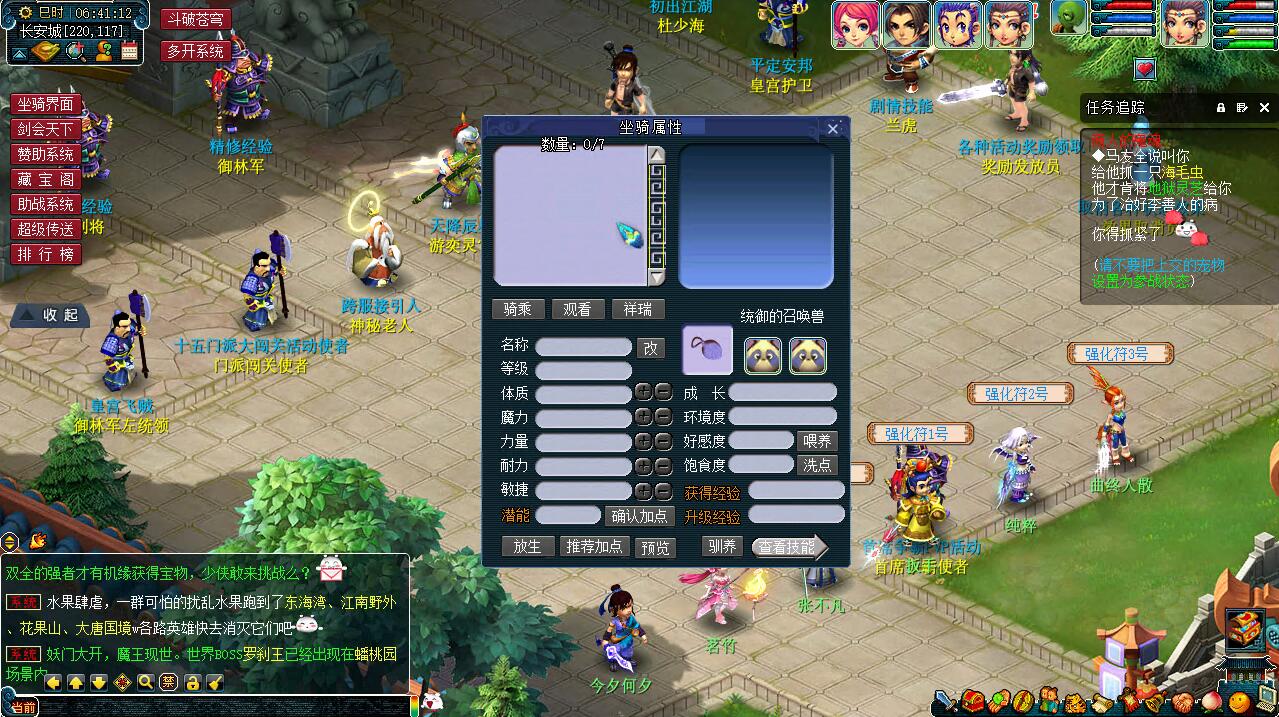
Task: Choose 推荐加点 recommended allocation
Action: coord(594,547)
